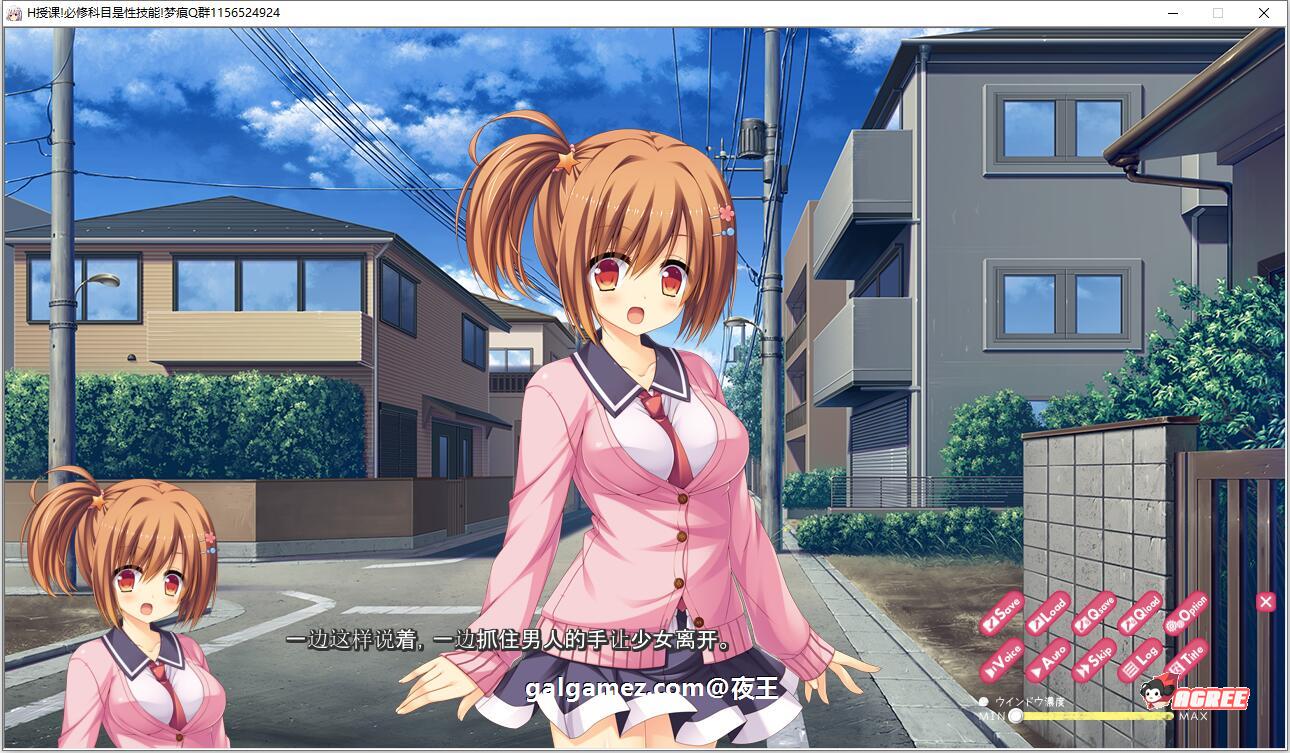Enable Auto reading mode
Screen dimensions: 1290x753
(x=1049, y=662)
